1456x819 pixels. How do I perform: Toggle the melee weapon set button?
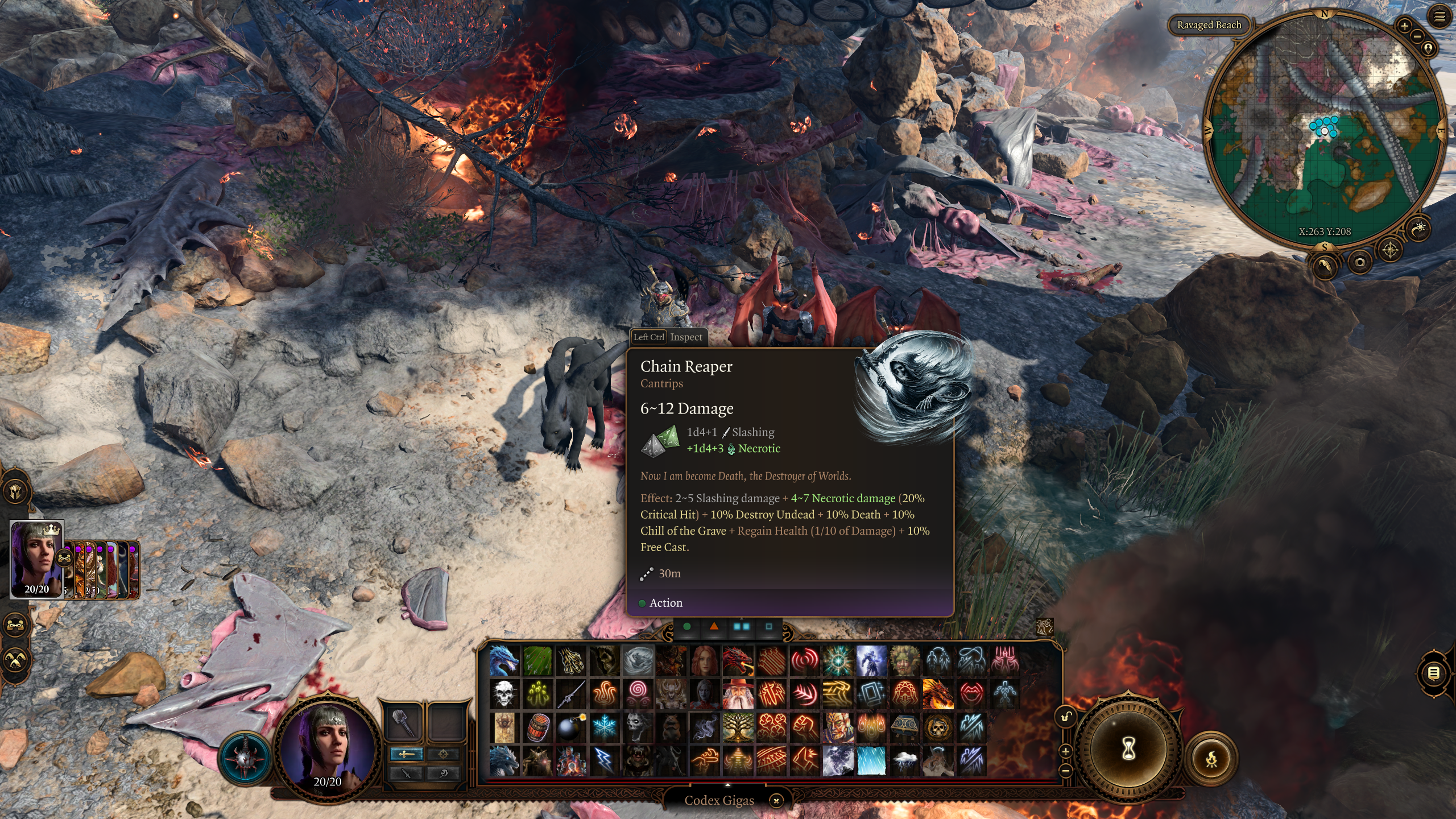click(406, 754)
